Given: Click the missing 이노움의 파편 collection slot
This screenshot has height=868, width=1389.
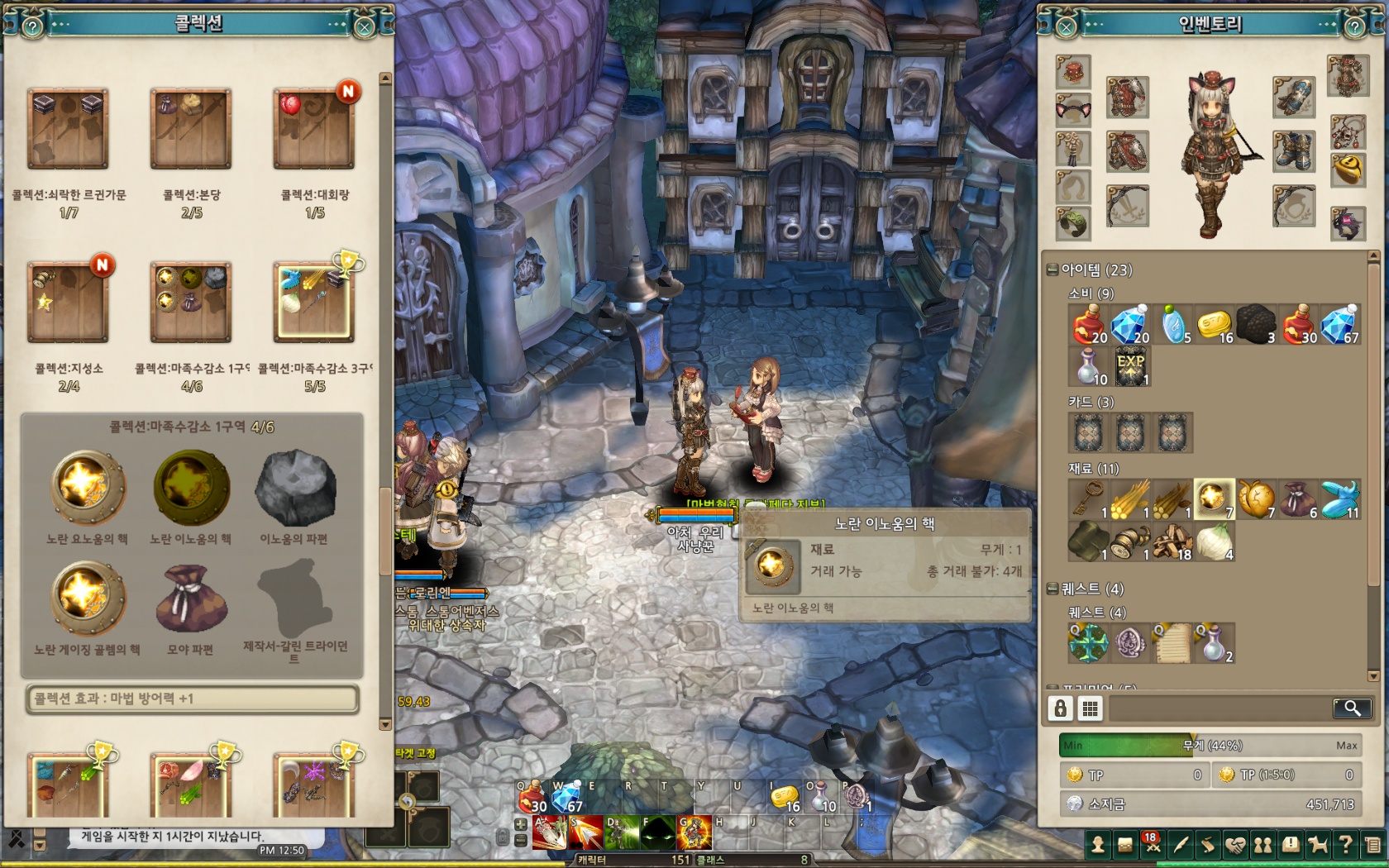Looking at the screenshot, I should coord(295,489).
